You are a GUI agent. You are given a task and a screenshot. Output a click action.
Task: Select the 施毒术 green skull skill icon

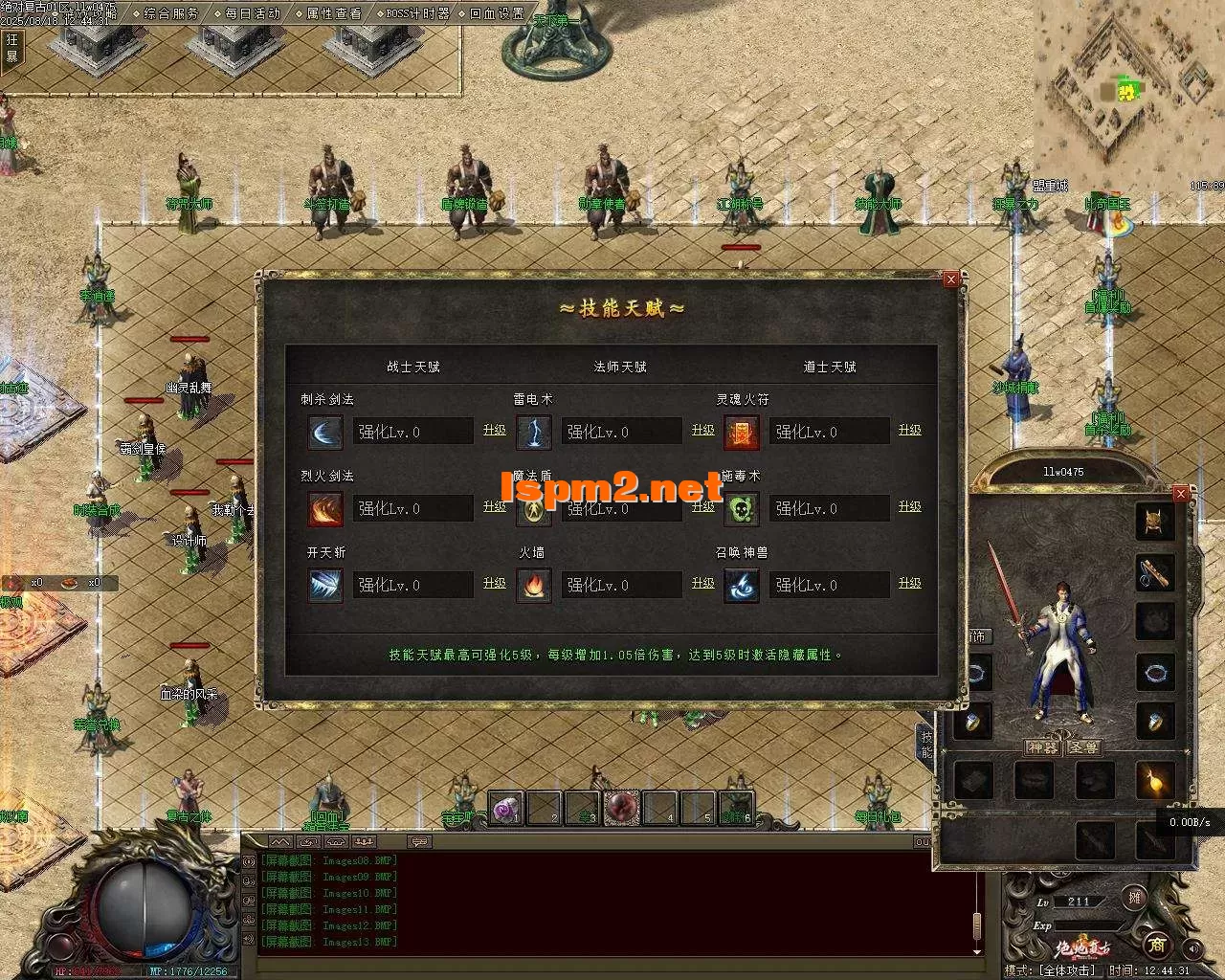point(742,508)
